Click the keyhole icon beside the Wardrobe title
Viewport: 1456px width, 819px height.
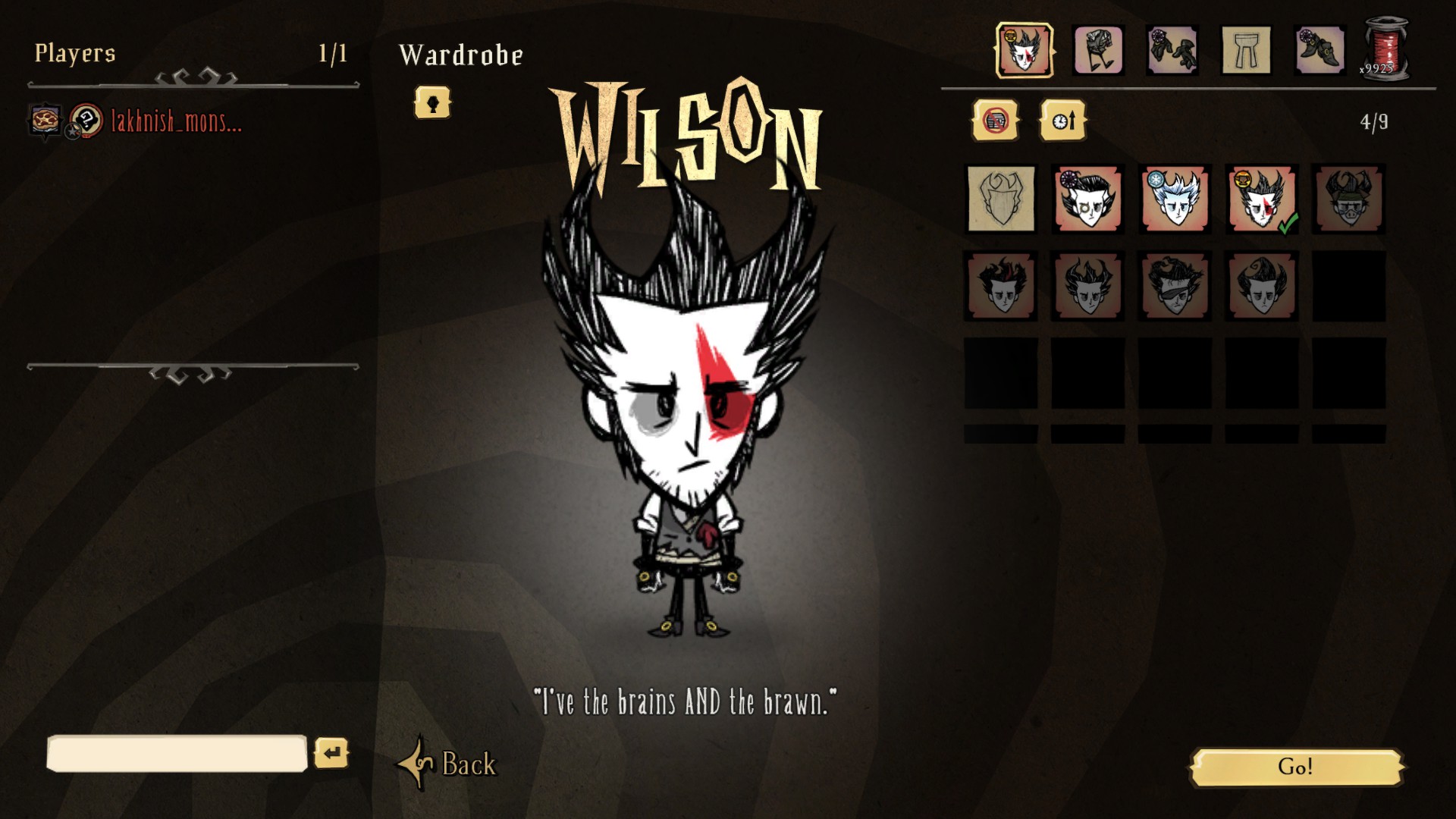point(431,105)
